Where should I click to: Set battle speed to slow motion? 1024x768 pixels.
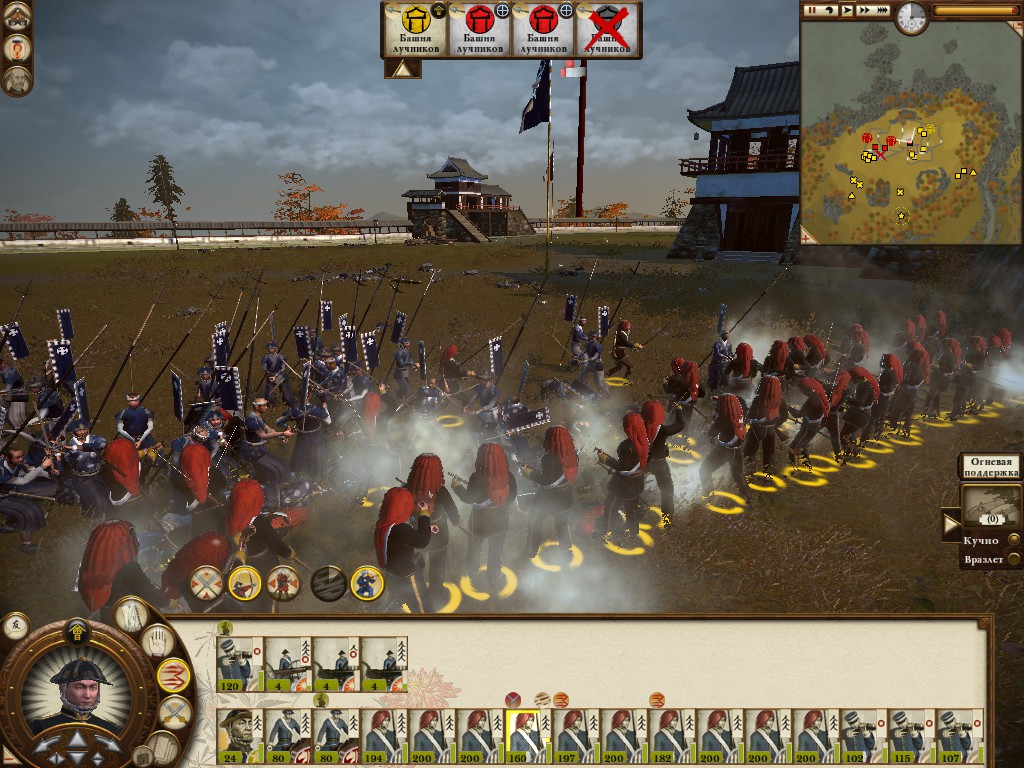[830, 9]
